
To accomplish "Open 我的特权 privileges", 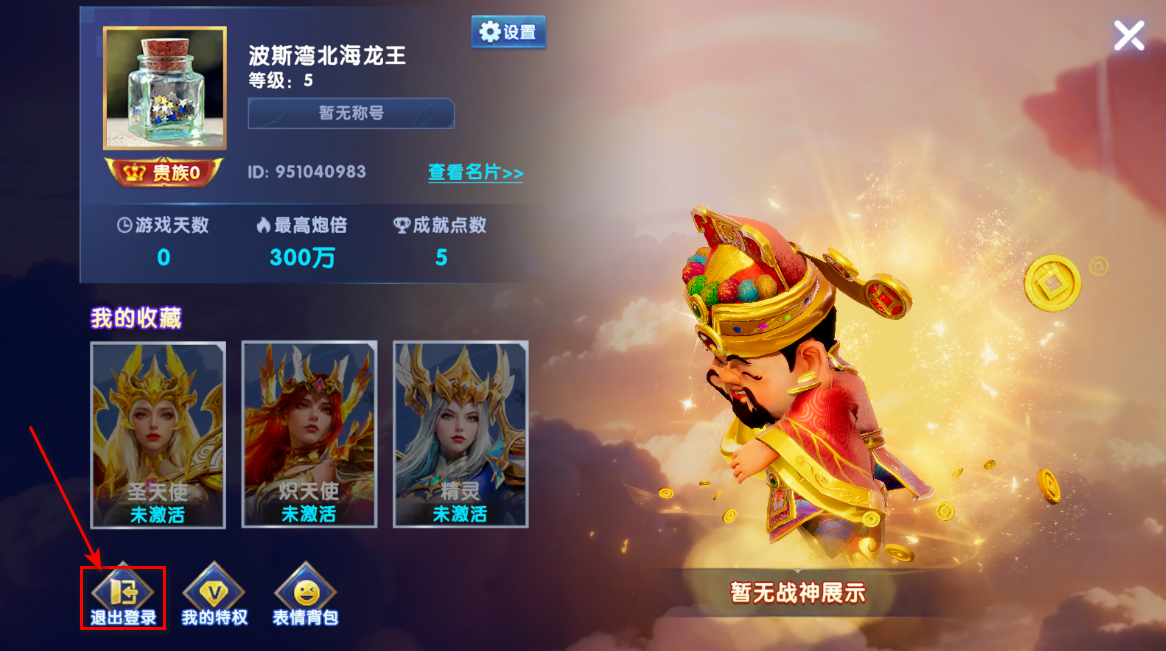I will pos(214,597).
